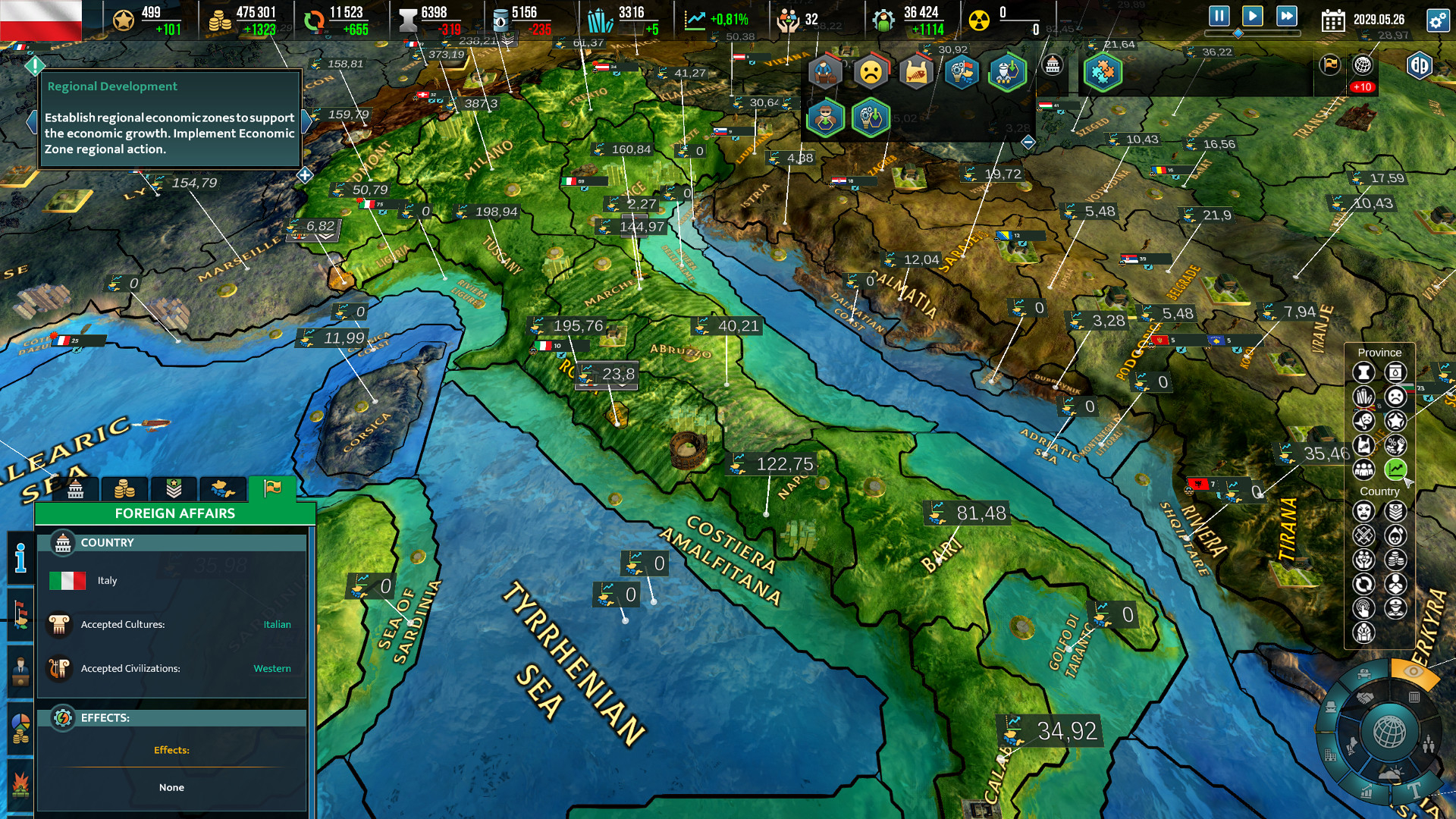Image resolution: width=1456 pixels, height=819 pixels.
Task: Switch to the Military chevron tab
Action: pos(172,489)
